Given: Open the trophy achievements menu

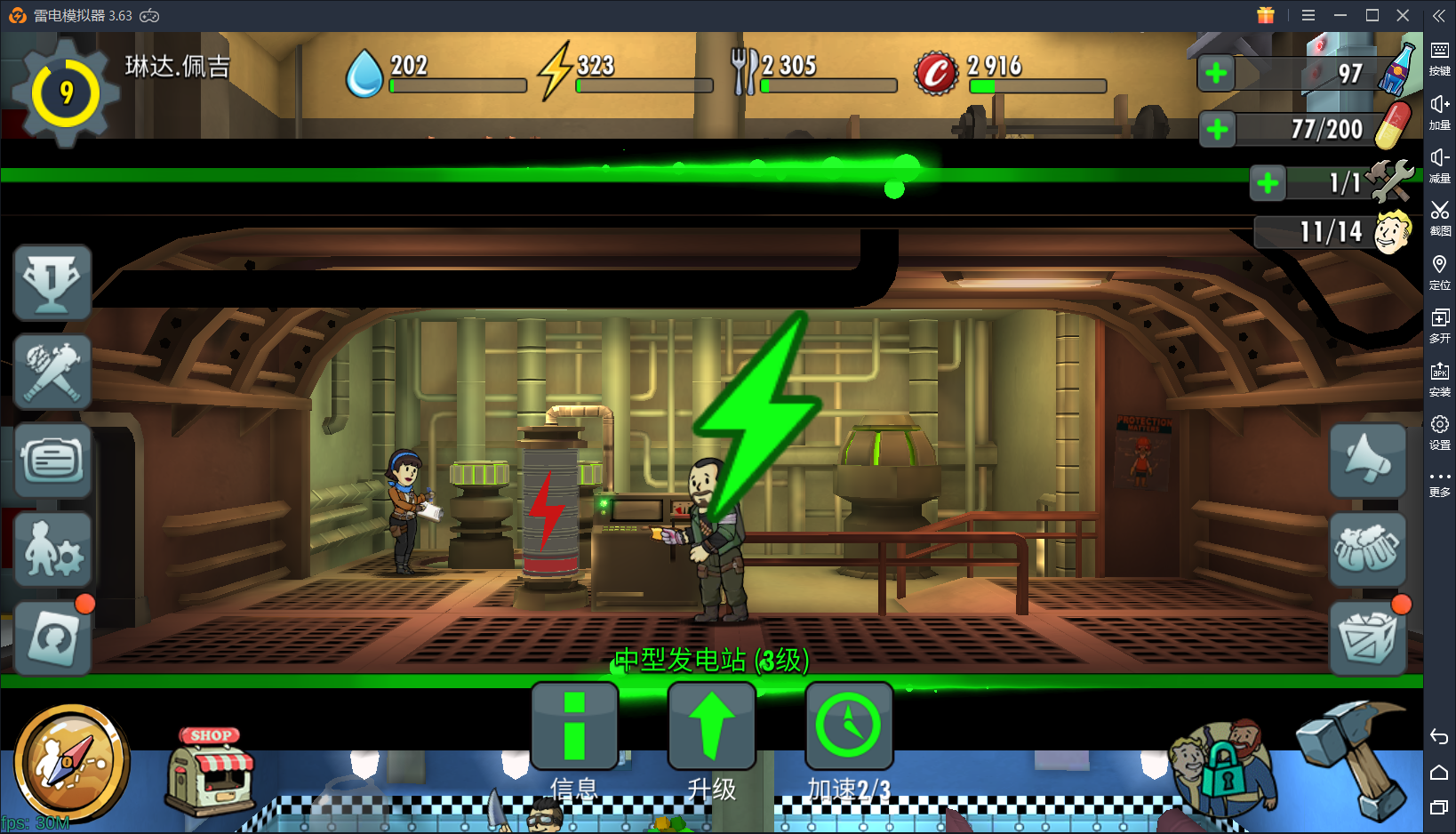Looking at the screenshot, I should (52, 283).
